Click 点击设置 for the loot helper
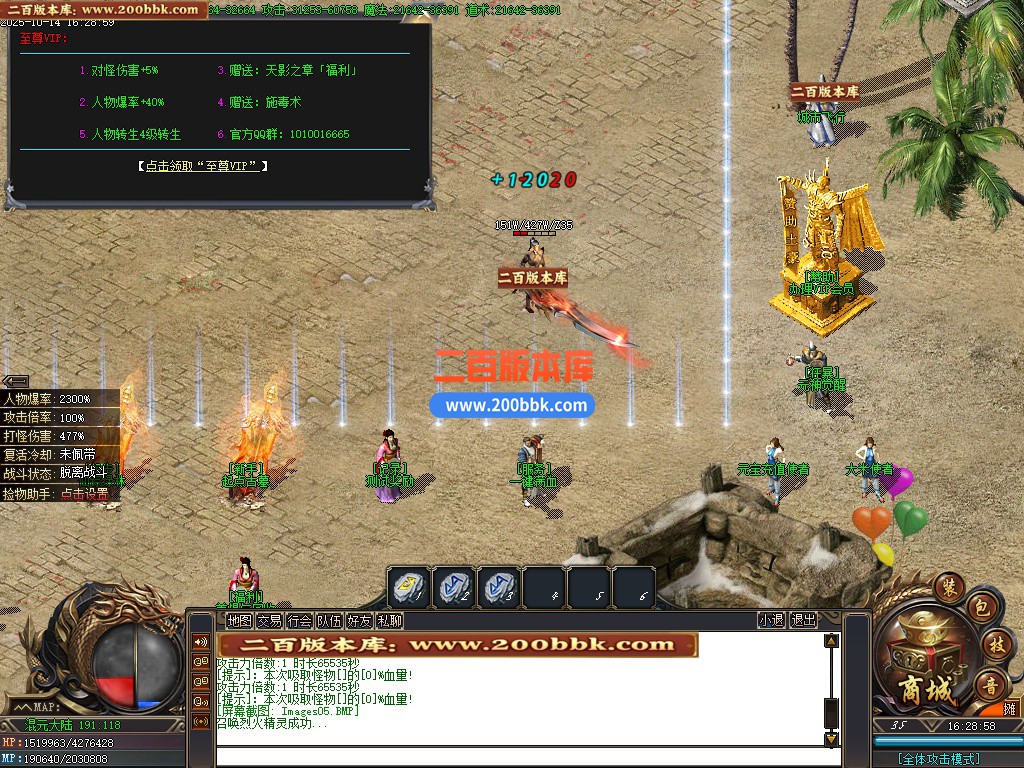The width and height of the screenshot is (1024, 768). click(84, 494)
